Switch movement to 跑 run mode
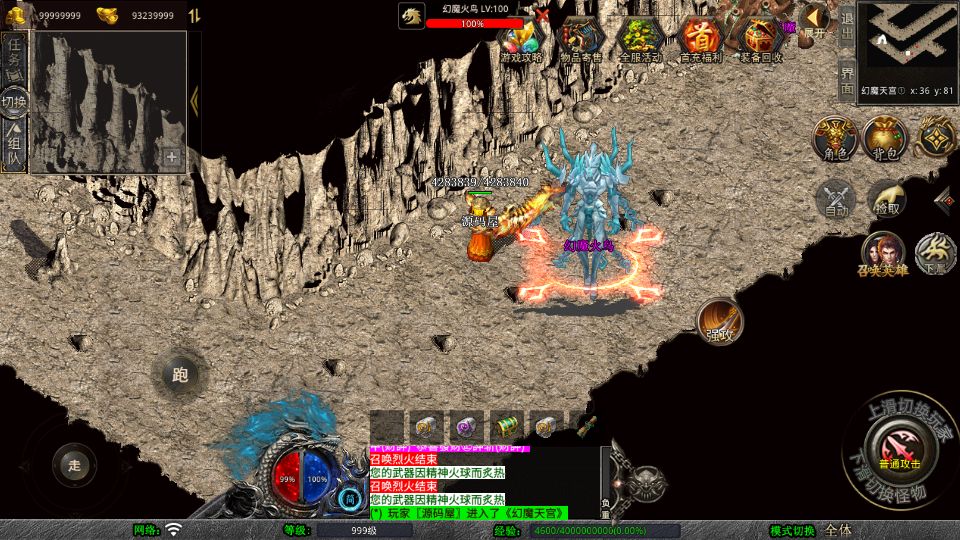 point(180,376)
